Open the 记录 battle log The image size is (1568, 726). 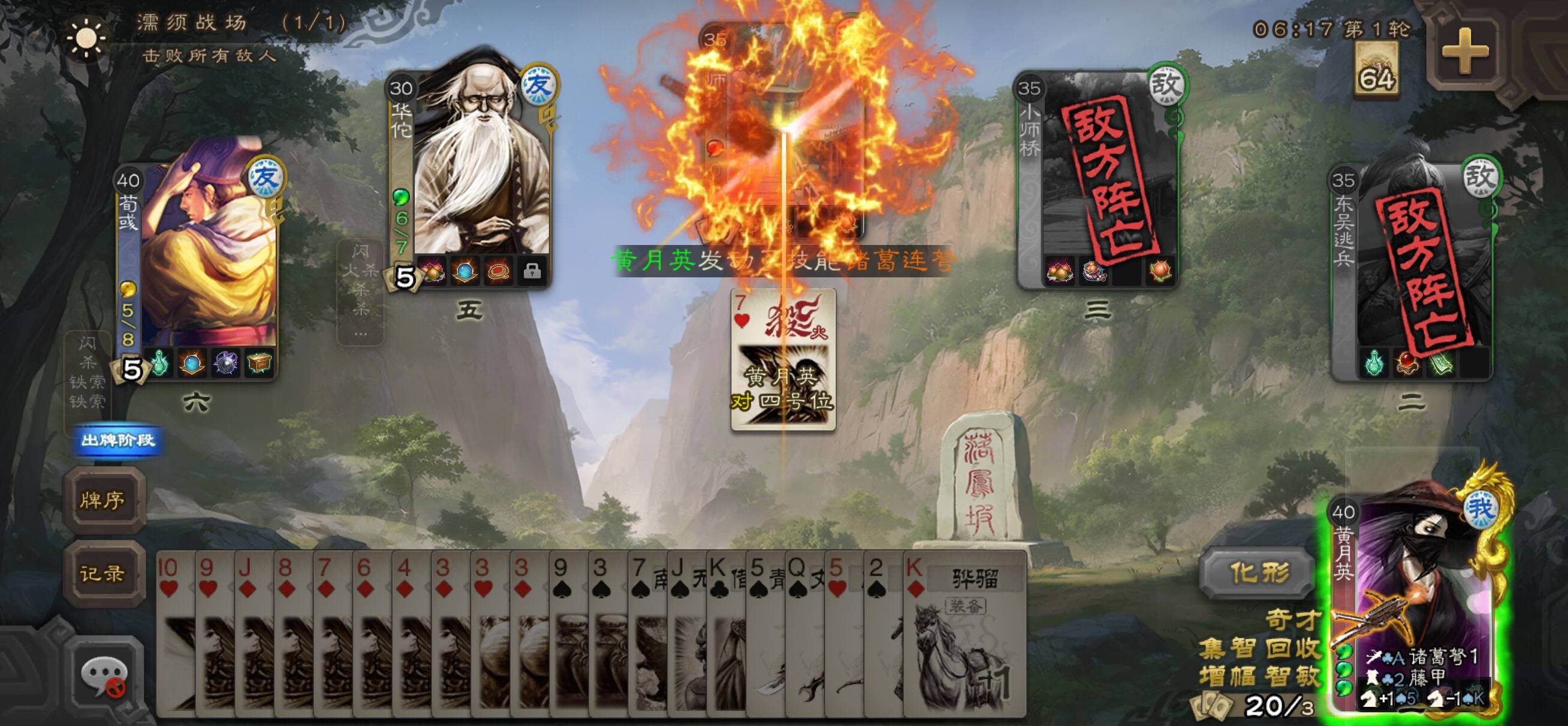(x=103, y=573)
